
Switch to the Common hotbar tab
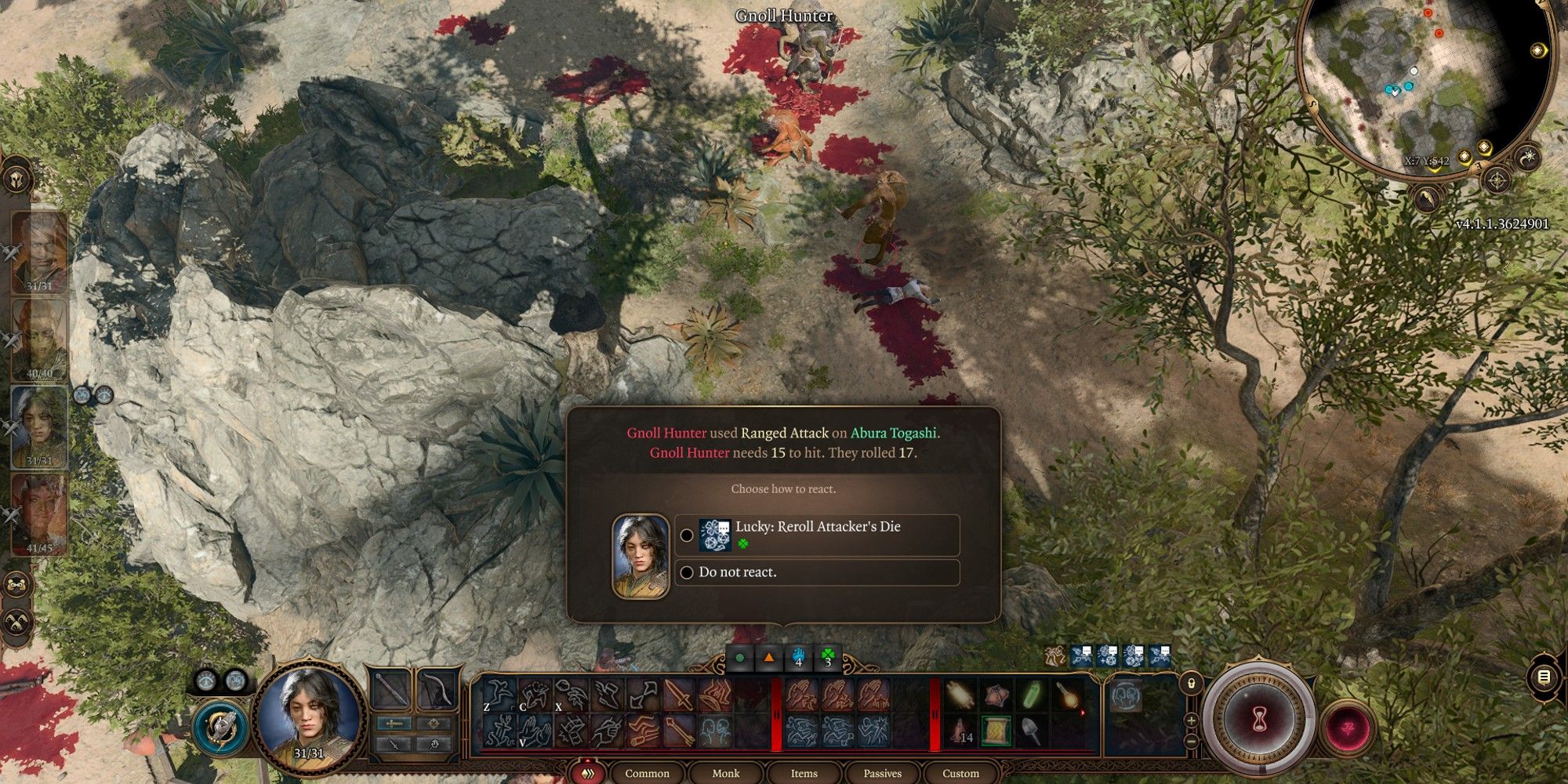[647, 773]
